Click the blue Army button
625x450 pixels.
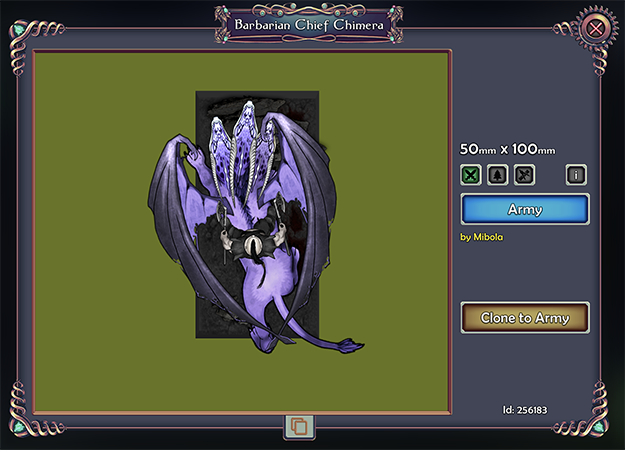point(525,209)
